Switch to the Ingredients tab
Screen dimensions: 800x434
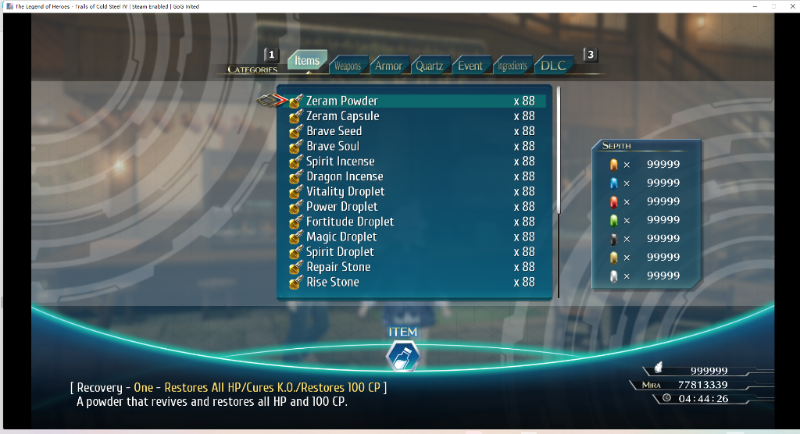[511, 66]
